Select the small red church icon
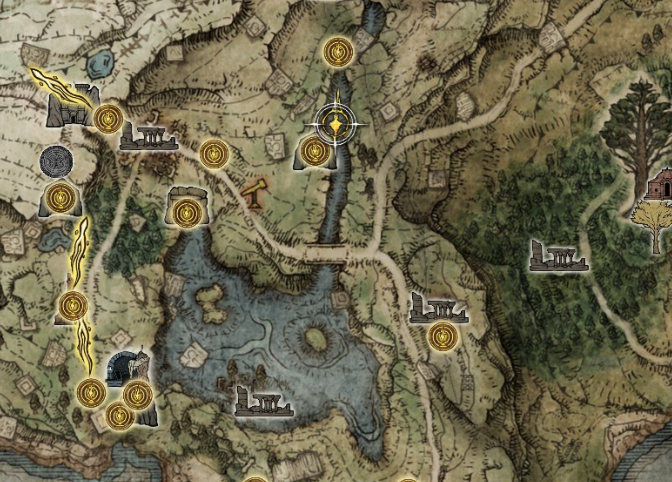Screen dimensions: 672x482 pyautogui.click(x=661, y=185)
